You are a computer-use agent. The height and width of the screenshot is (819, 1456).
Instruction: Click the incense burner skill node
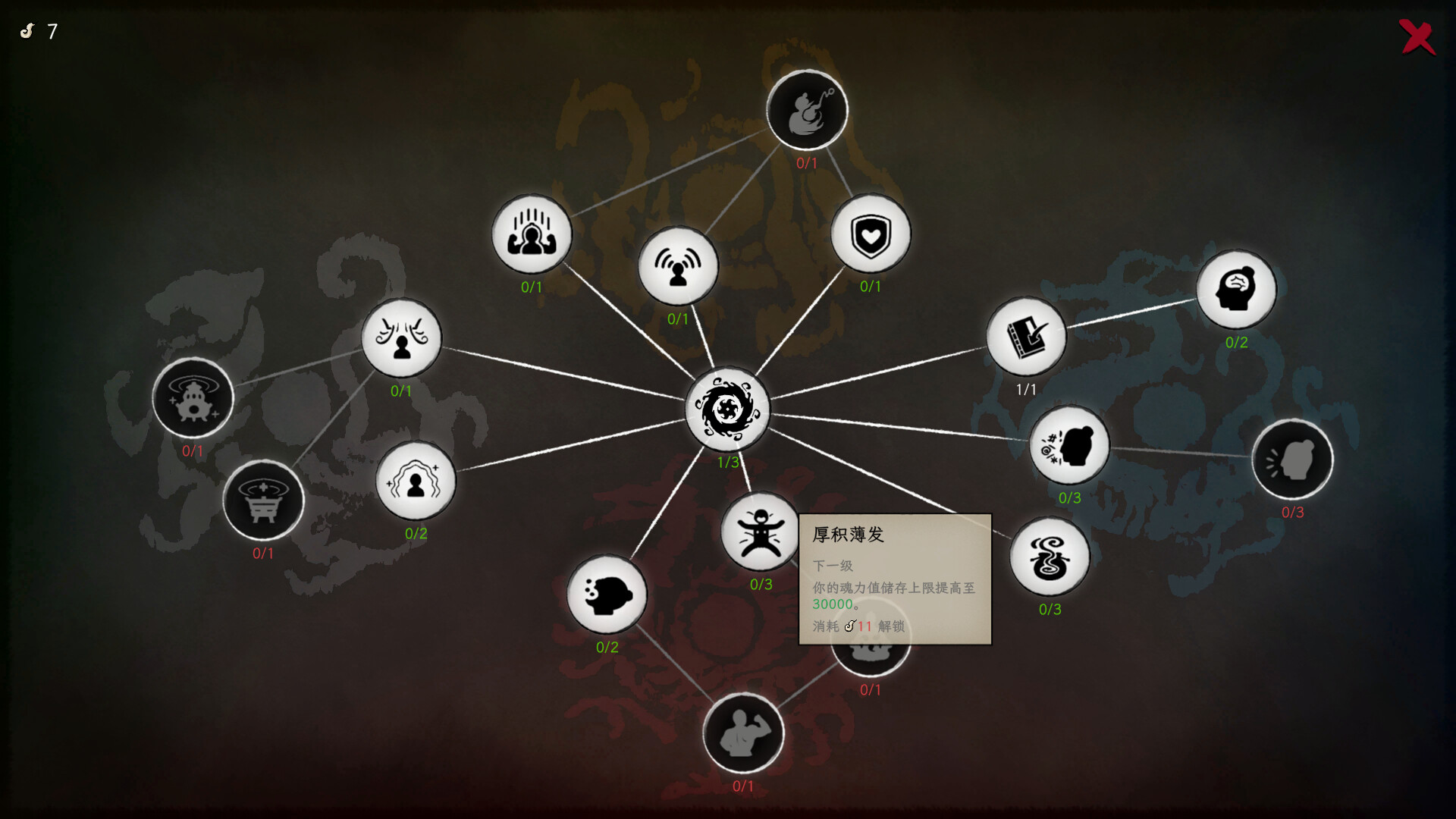click(263, 501)
